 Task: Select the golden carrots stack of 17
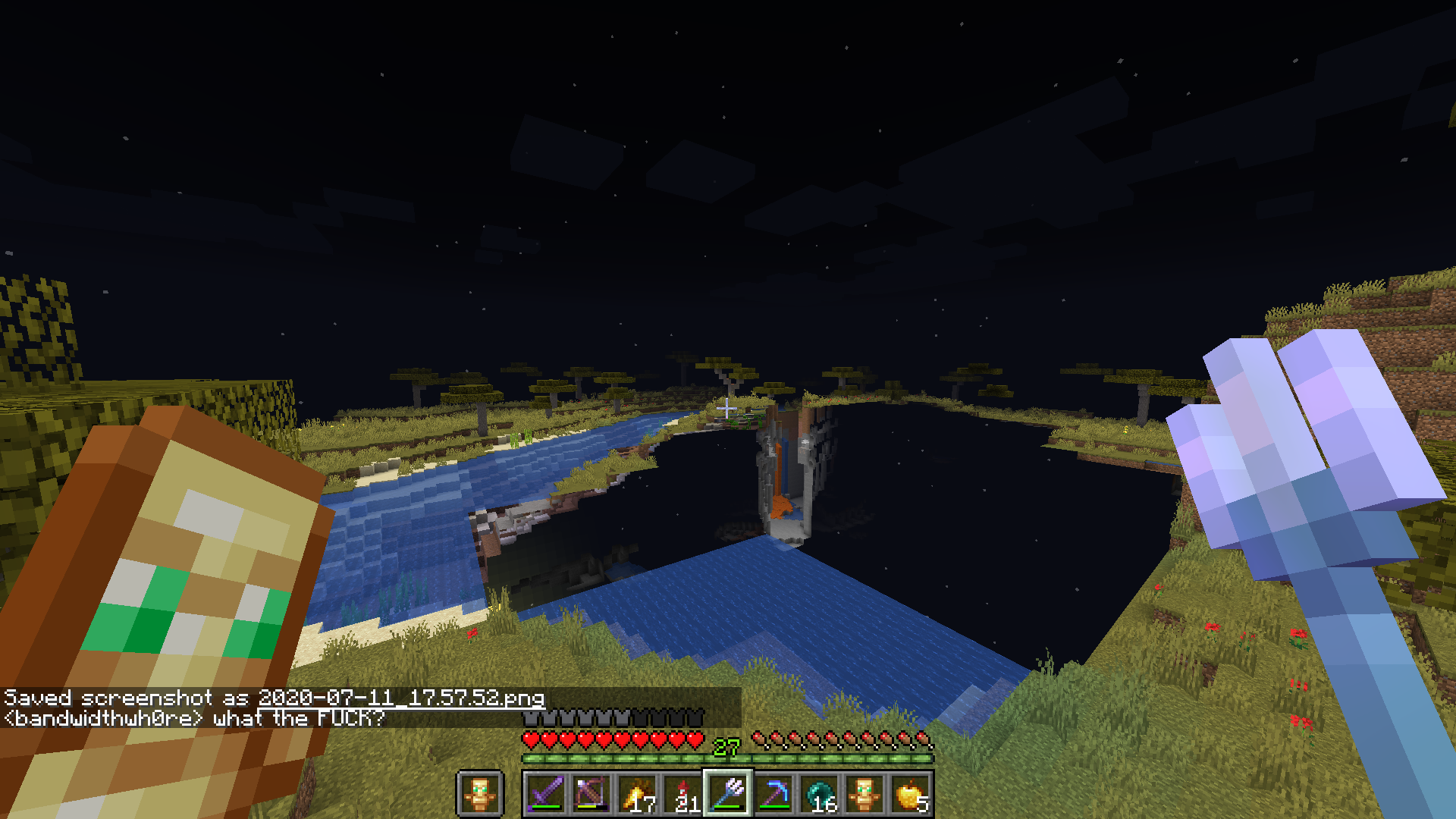tap(639, 792)
